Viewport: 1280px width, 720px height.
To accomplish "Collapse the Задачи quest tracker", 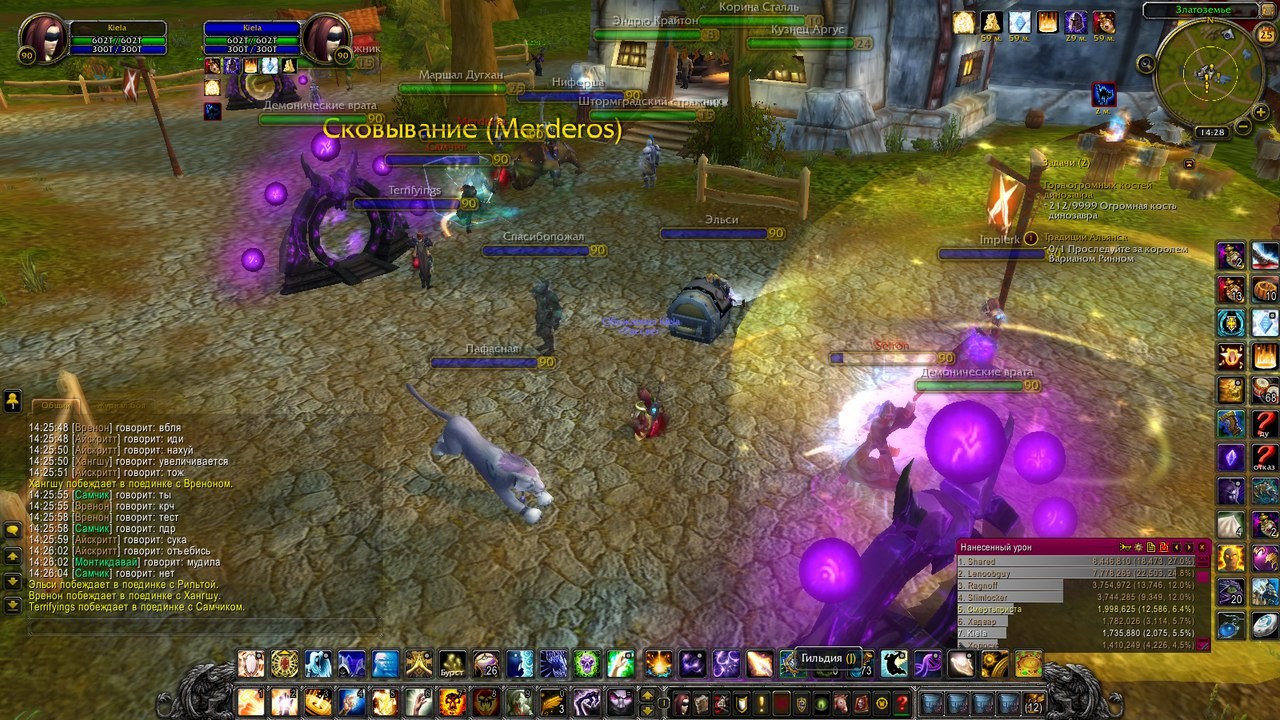I will [x=1189, y=163].
